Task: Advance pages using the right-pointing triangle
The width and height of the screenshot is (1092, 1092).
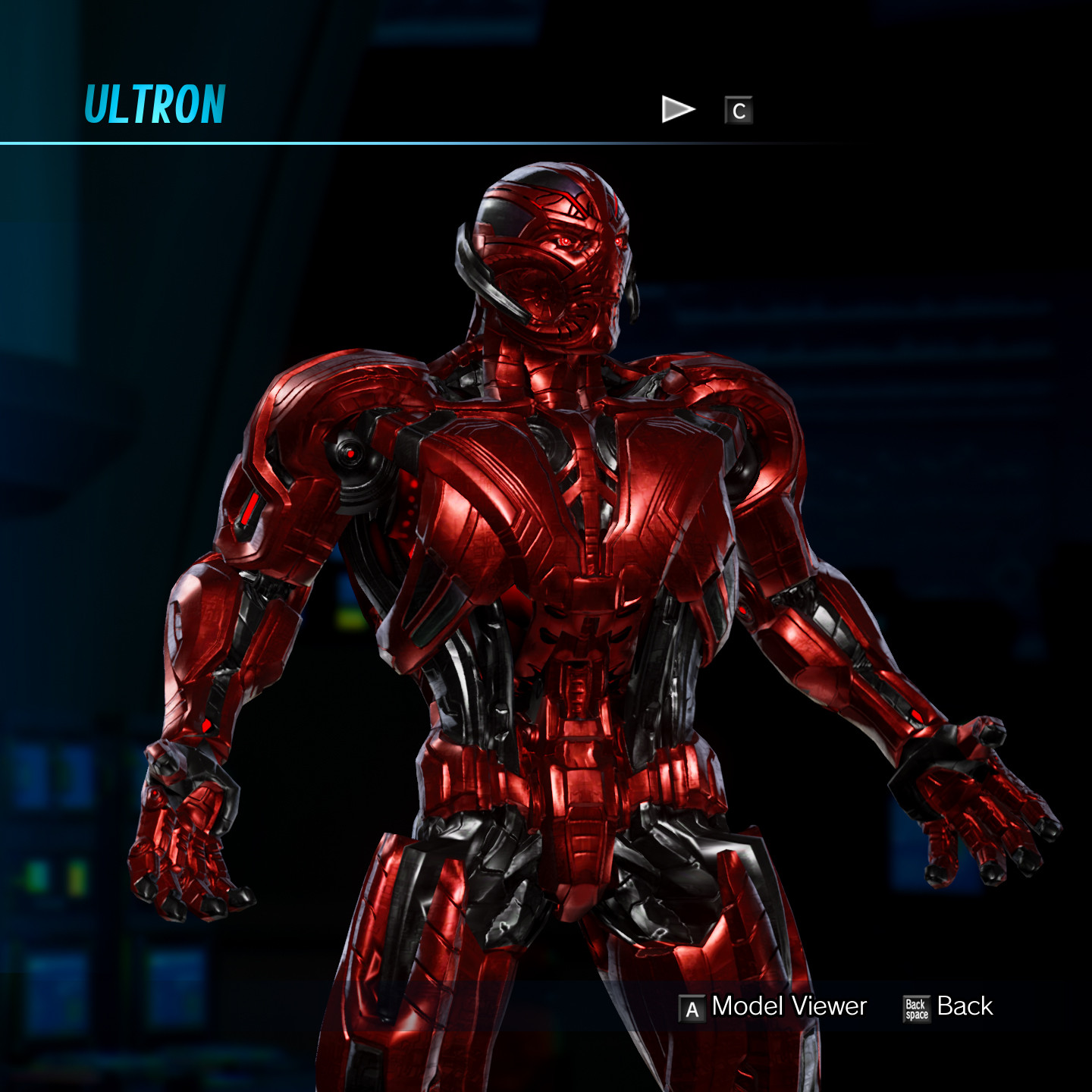Action: click(677, 108)
